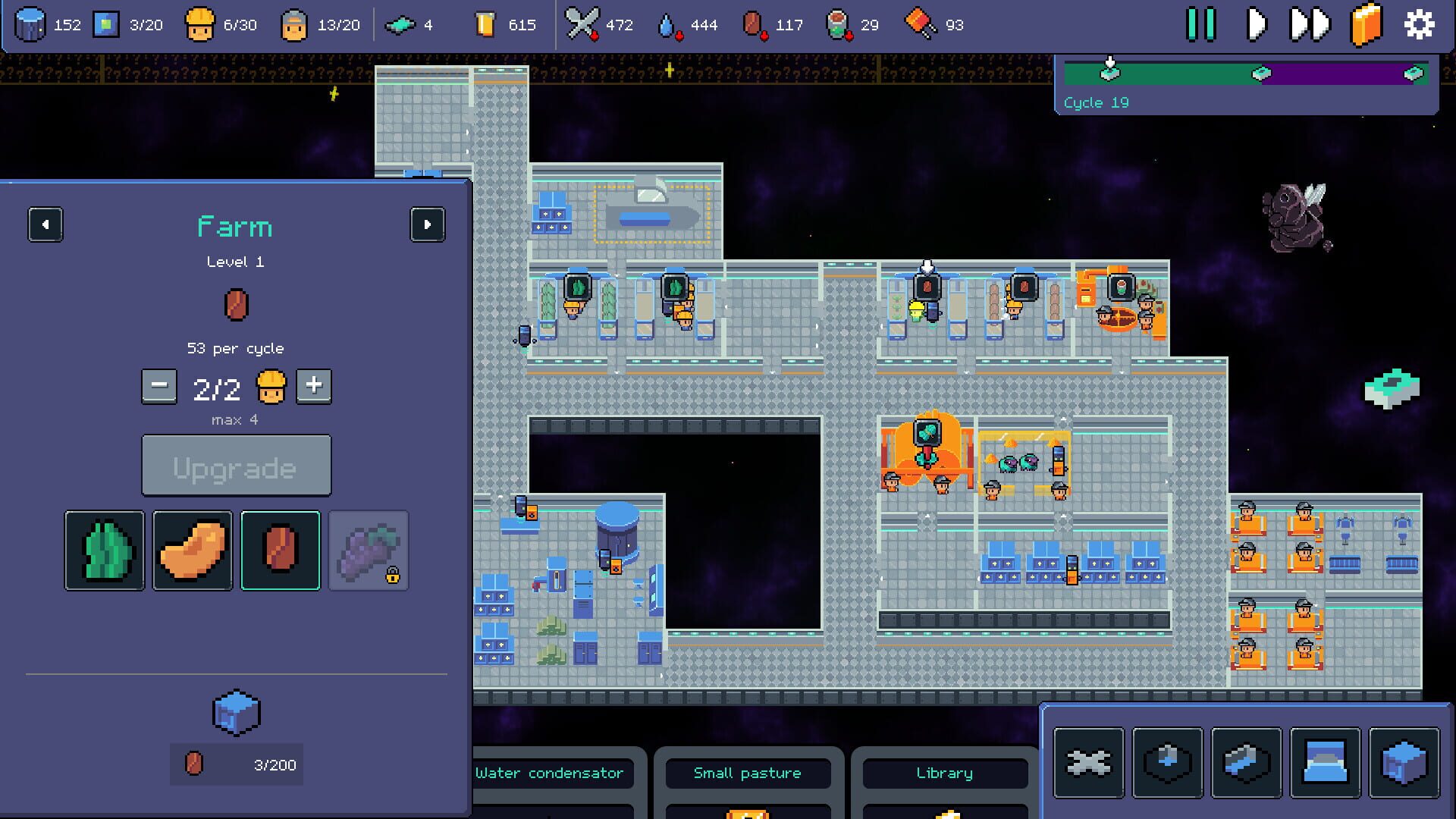
Task: Inspect the locked purple crop slot
Action: (369, 551)
